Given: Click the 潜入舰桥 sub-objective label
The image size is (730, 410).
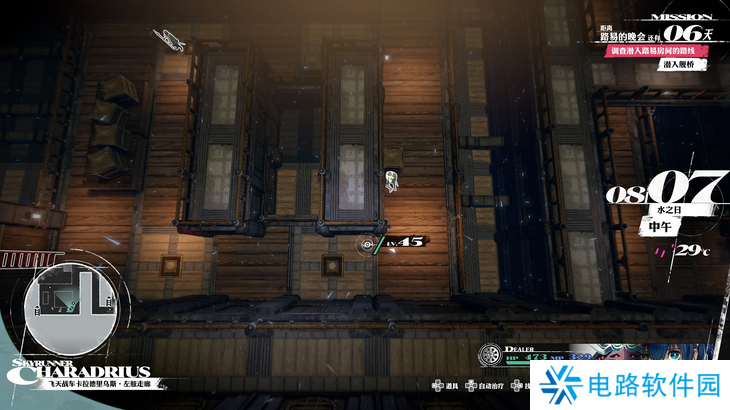Looking at the screenshot, I should (684, 64).
